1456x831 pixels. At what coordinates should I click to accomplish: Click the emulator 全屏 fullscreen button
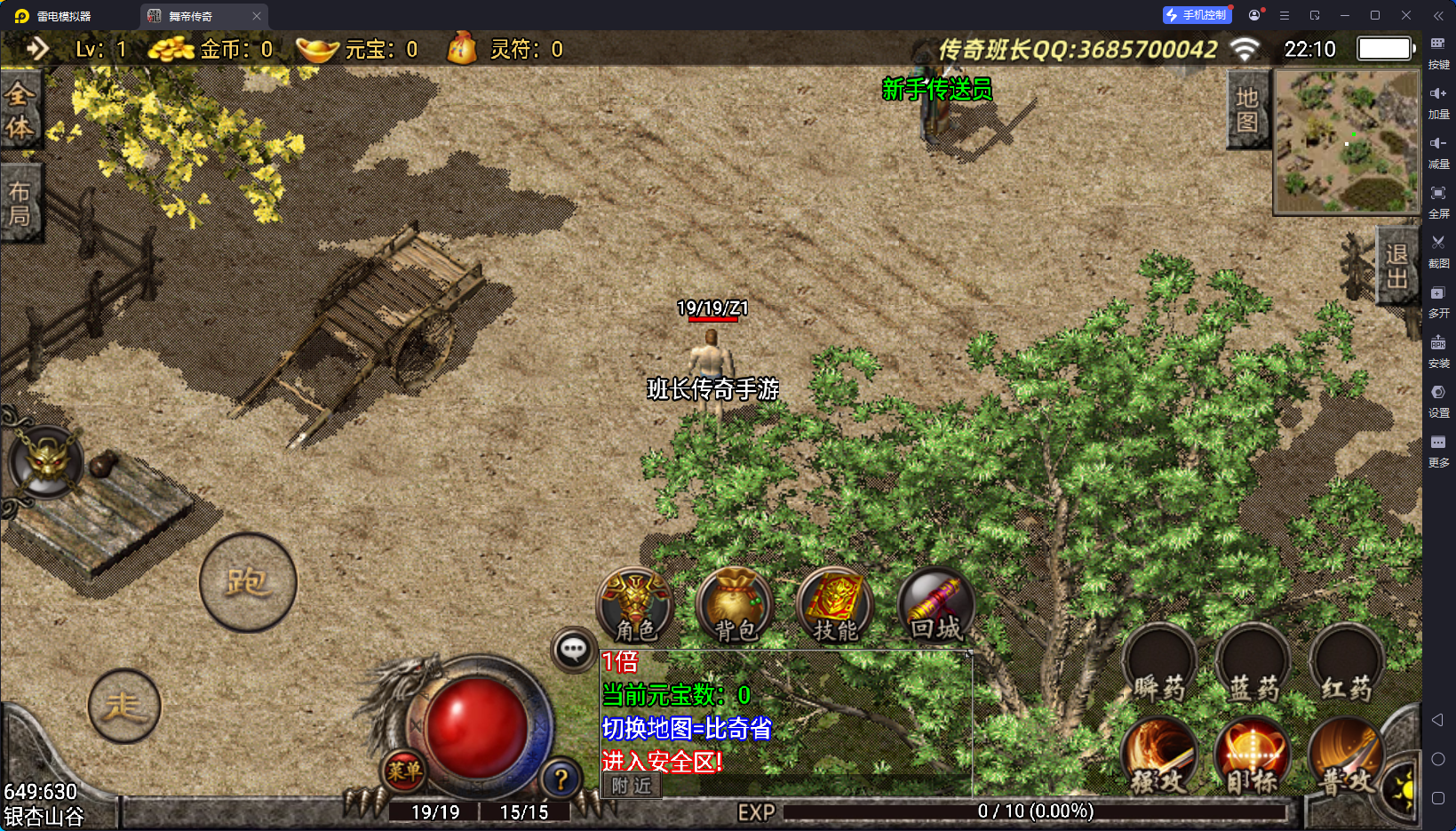[x=1438, y=199]
